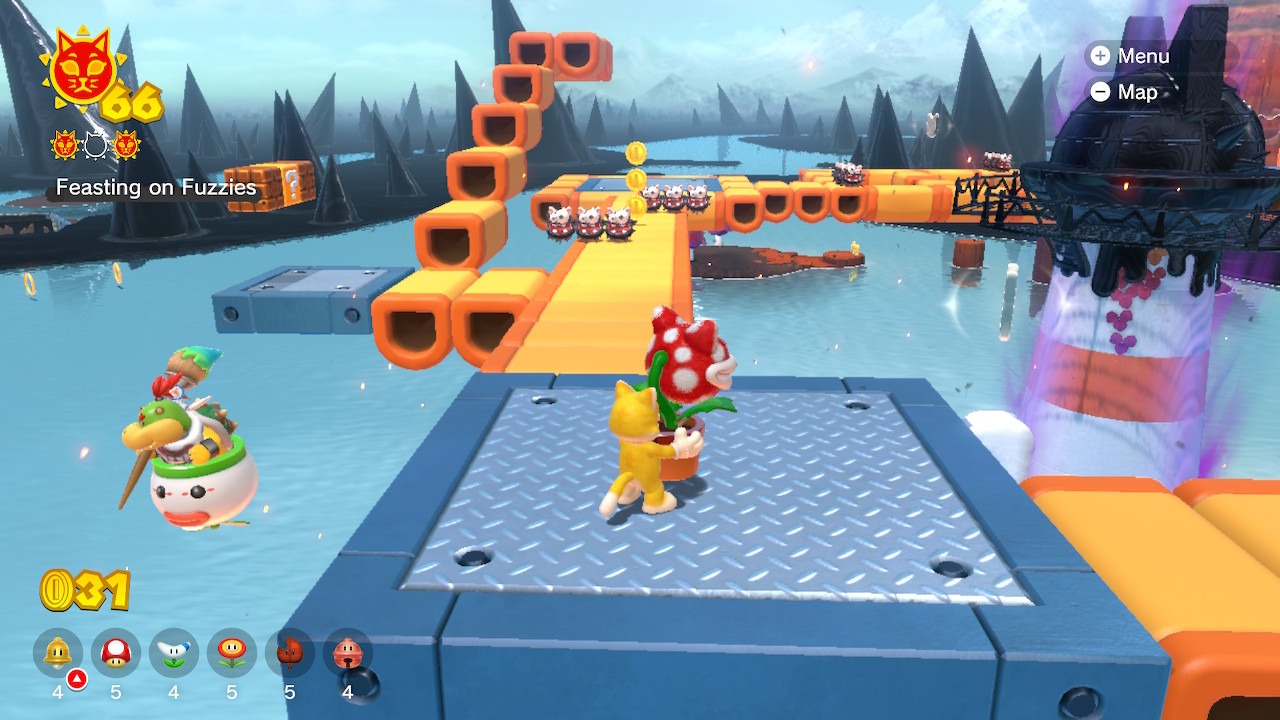
Task: Select the Fire Flower reserve item
Action: click(x=232, y=654)
